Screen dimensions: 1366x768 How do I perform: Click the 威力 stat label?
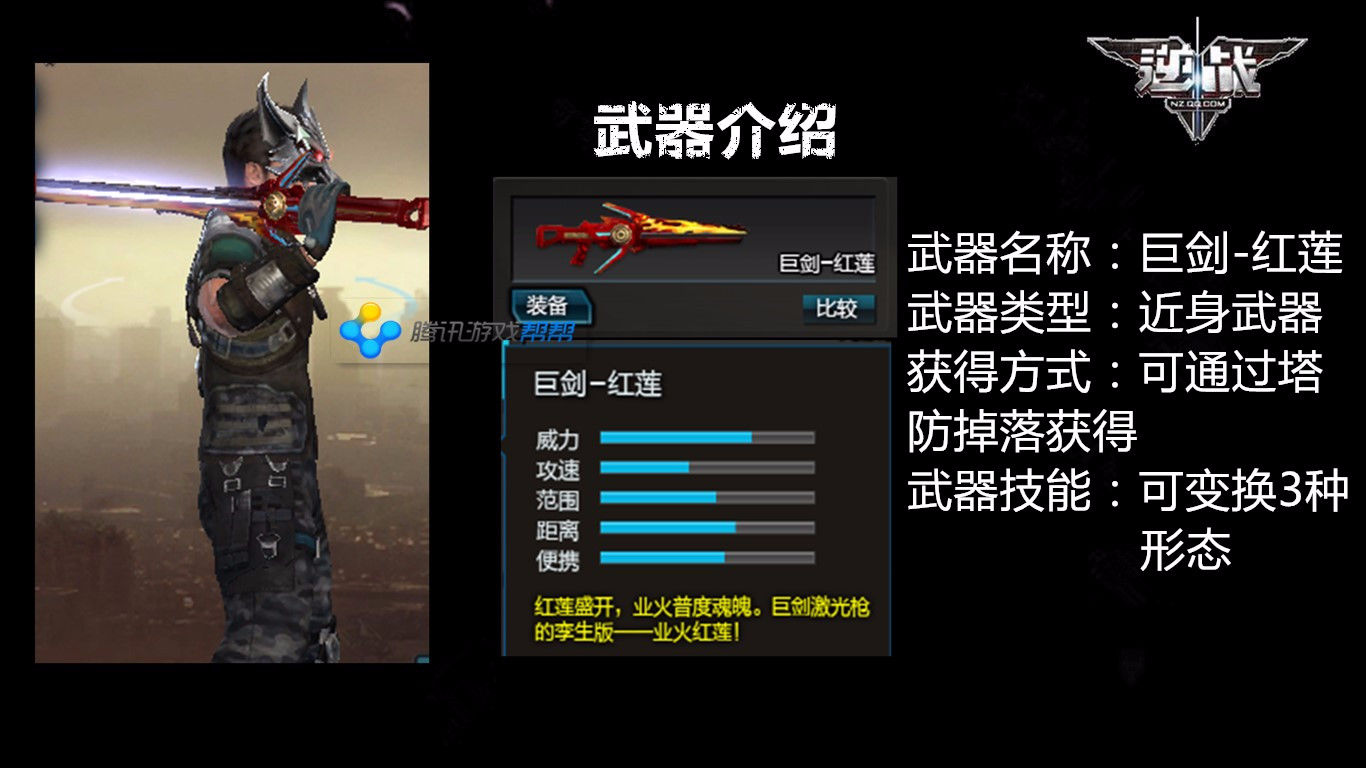click(x=559, y=437)
